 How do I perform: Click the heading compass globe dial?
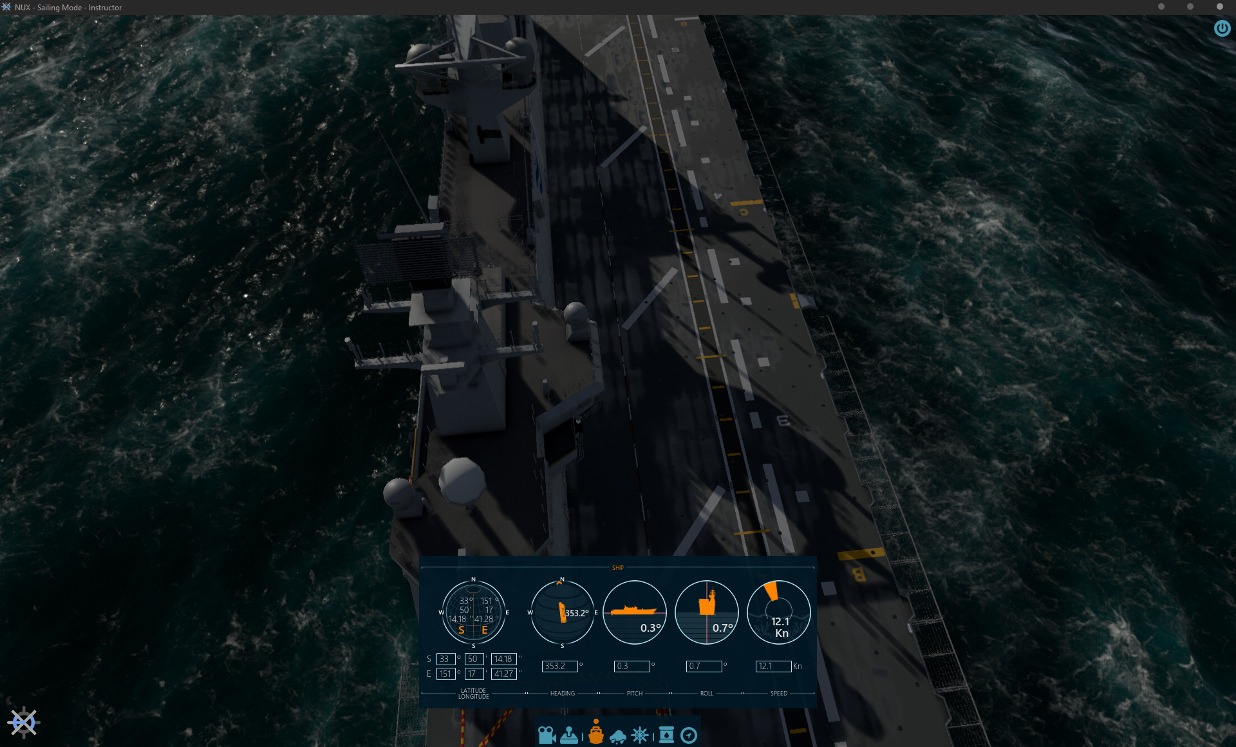coord(561,612)
